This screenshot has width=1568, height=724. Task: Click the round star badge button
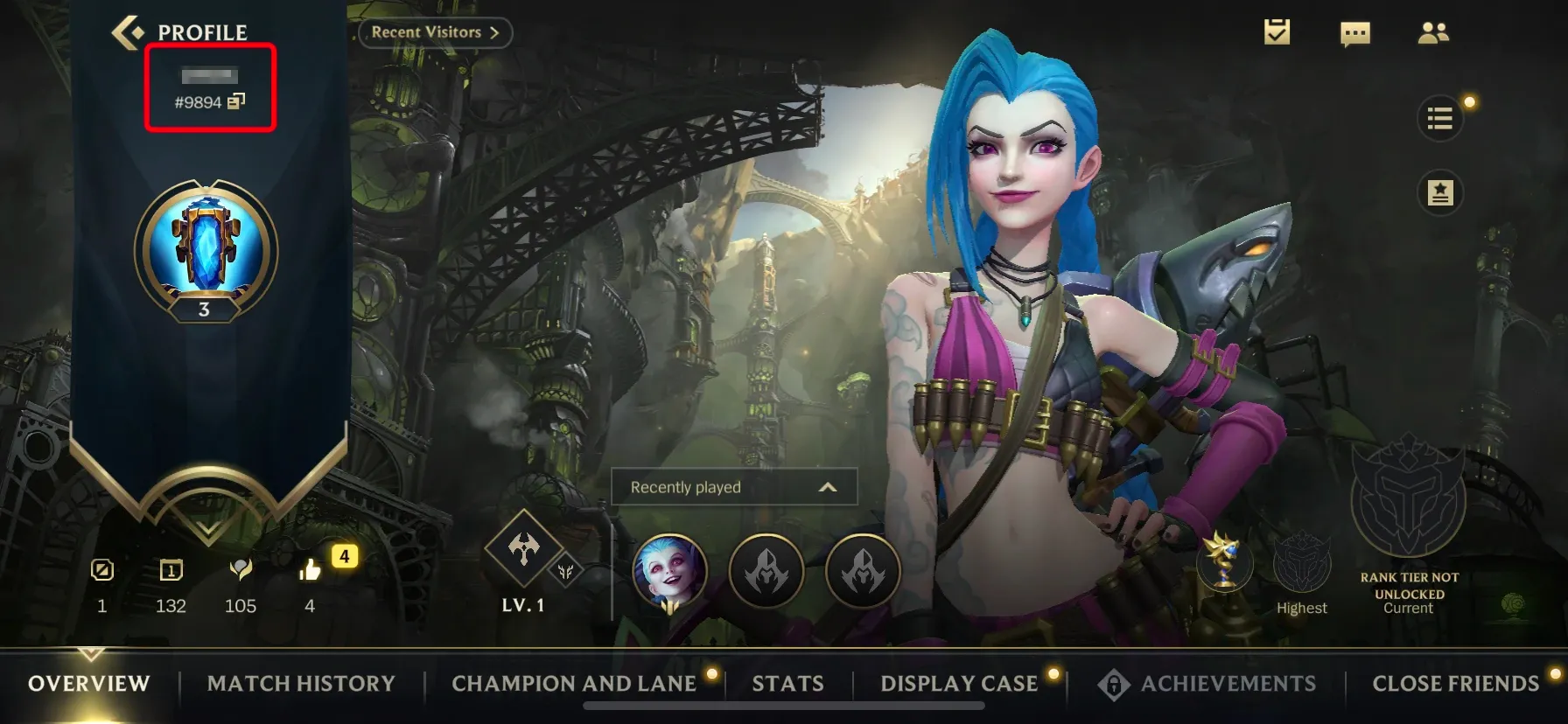coord(1439,192)
